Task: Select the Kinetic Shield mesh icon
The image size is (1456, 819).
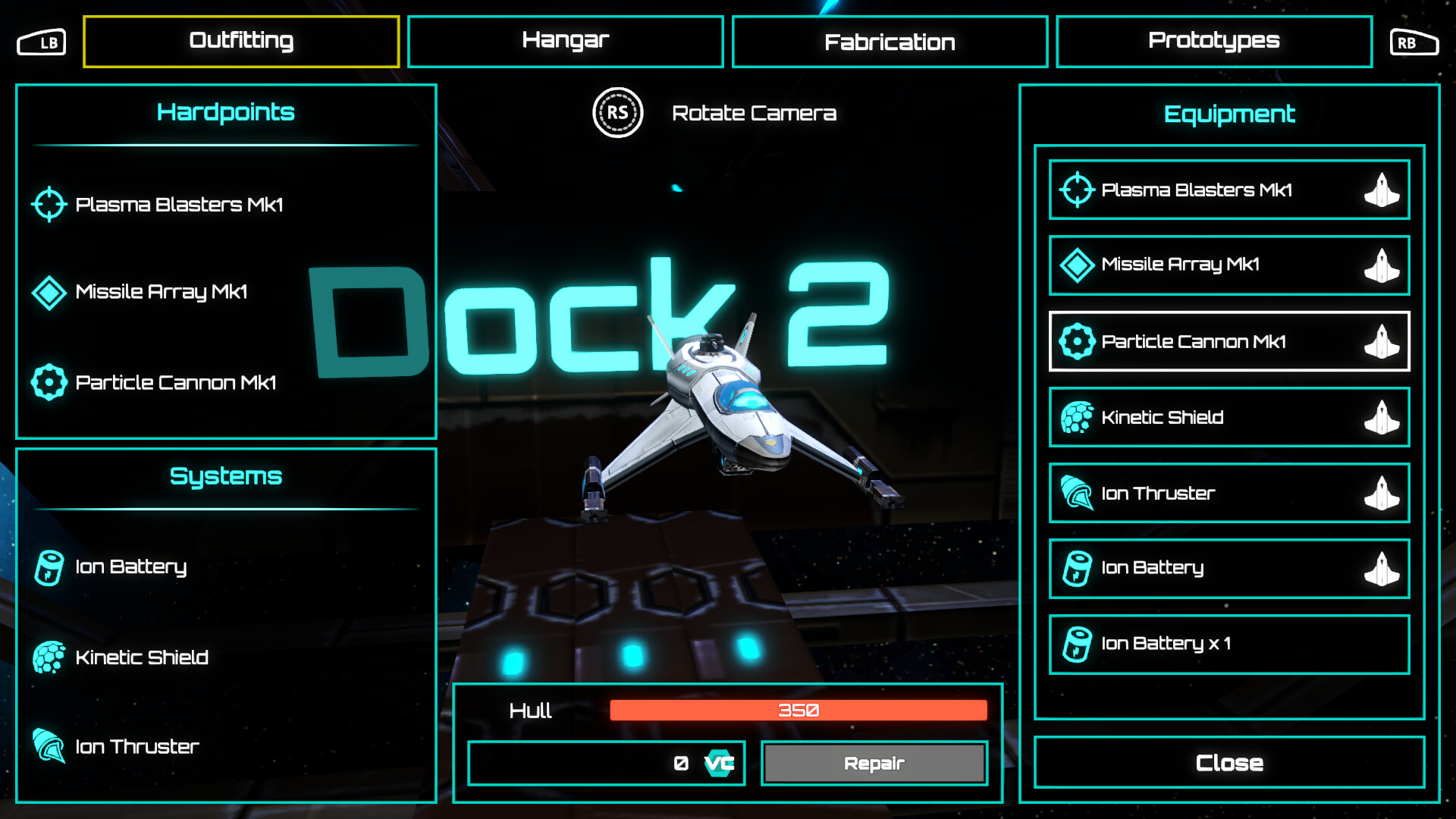Action: (49, 657)
